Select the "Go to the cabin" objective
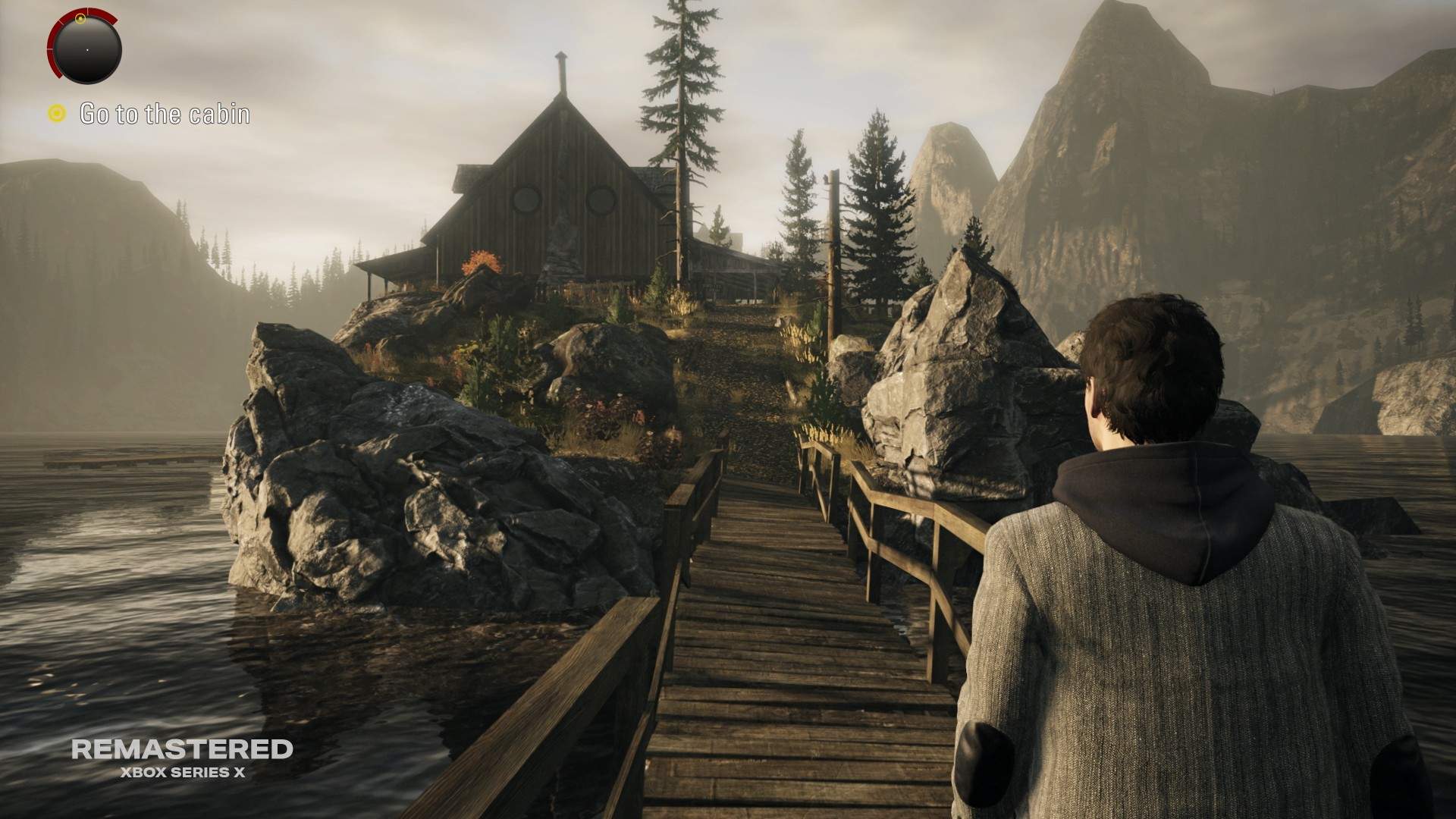1456x819 pixels. tap(164, 115)
